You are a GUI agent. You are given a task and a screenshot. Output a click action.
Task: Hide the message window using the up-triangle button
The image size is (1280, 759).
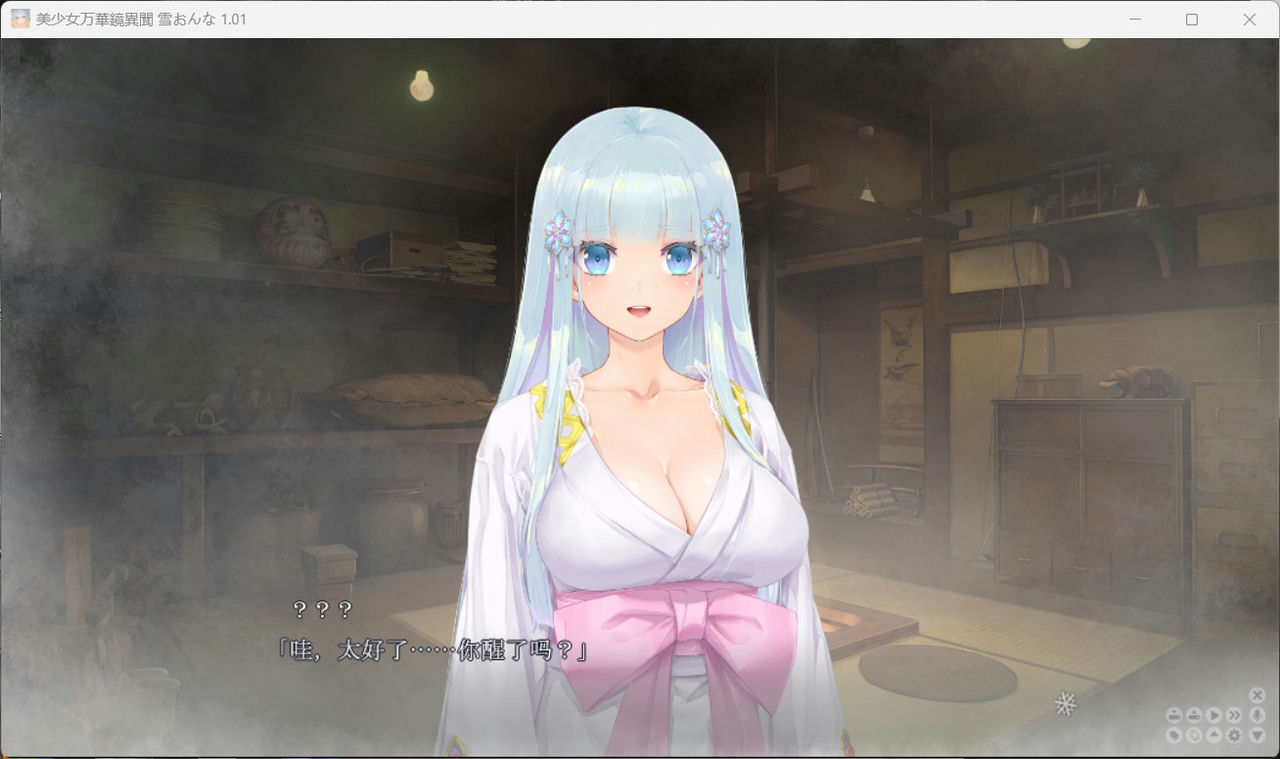click(x=1214, y=737)
